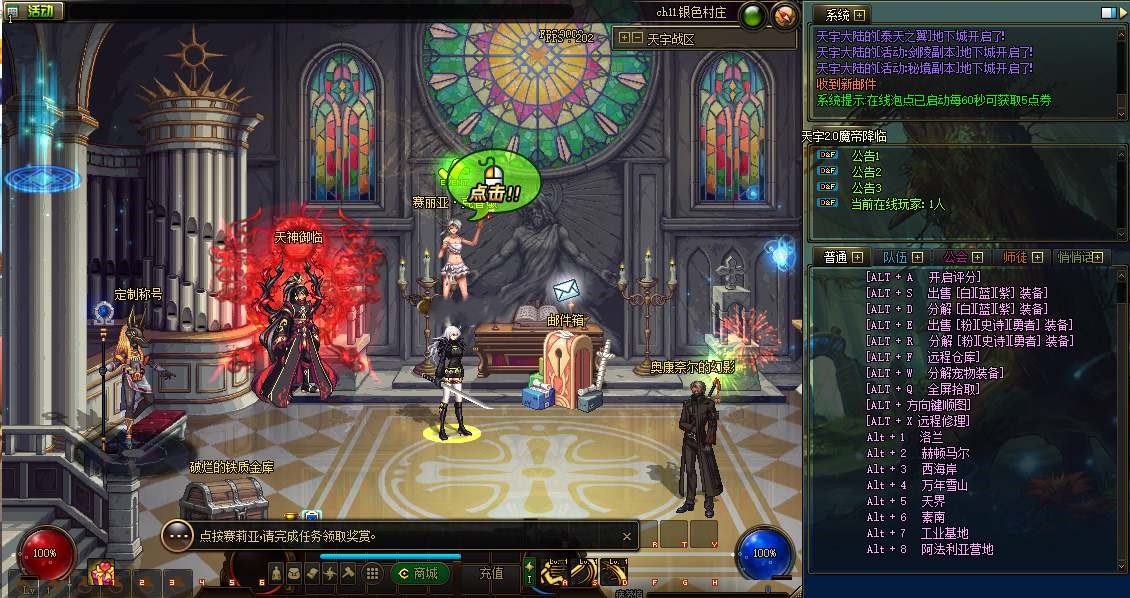Click the orange compass icon at top
Screen dimensions: 1130x598
pos(785,14)
